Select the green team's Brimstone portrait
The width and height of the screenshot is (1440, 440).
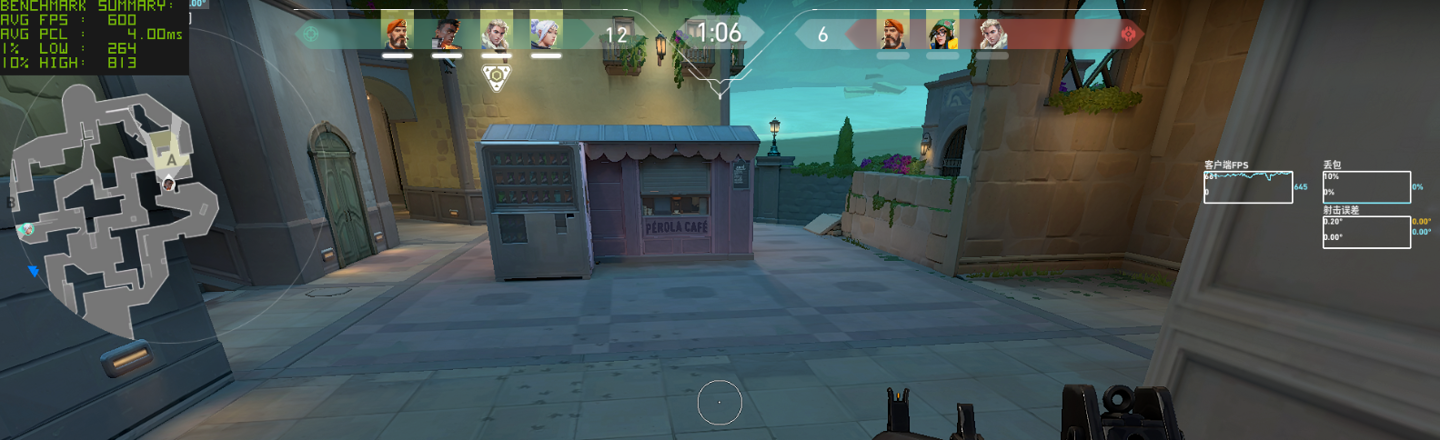[398, 31]
